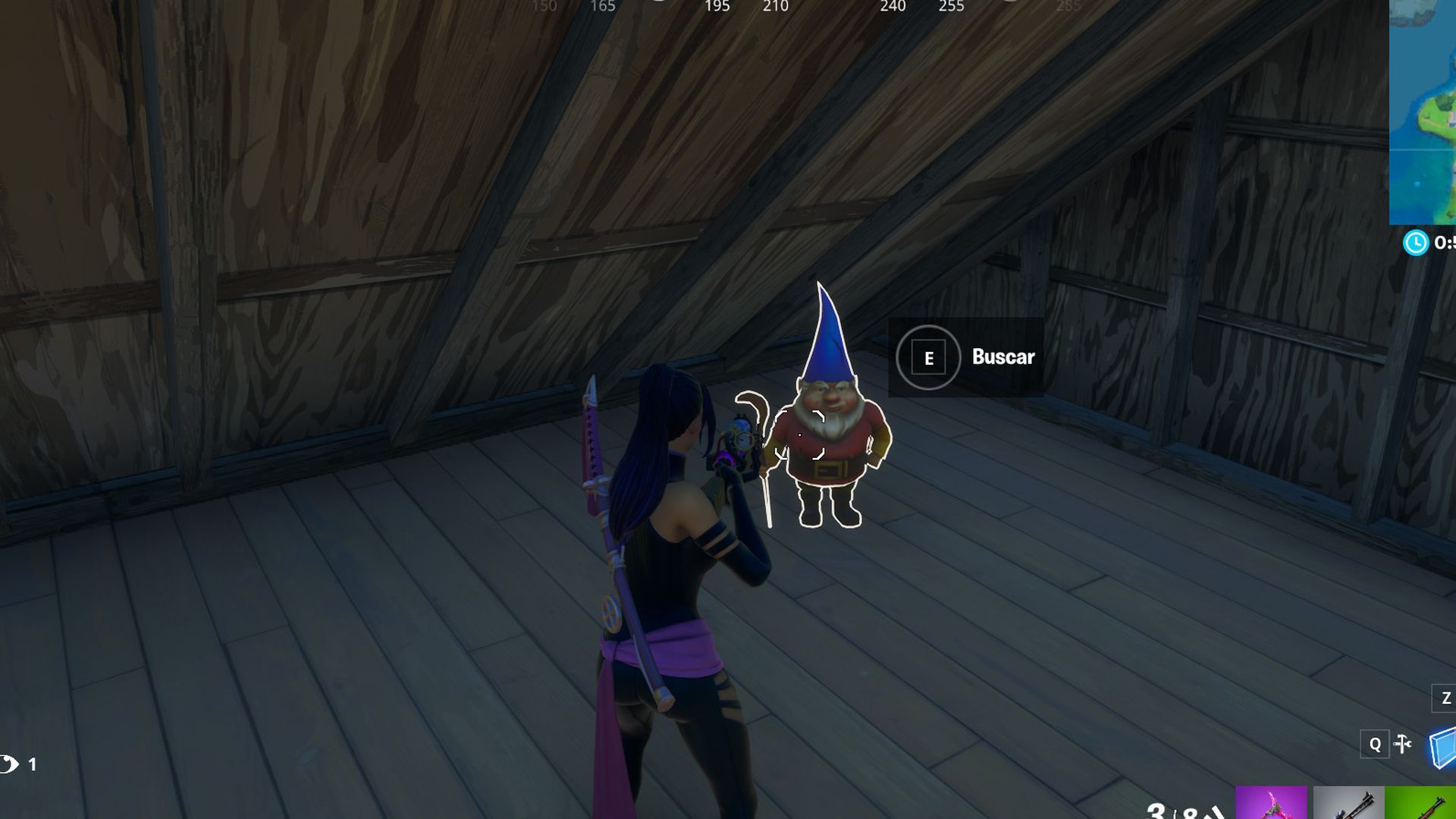The image size is (1456, 819).
Task: Click the grey bow weapon slot
Action: pos(1349,805)
